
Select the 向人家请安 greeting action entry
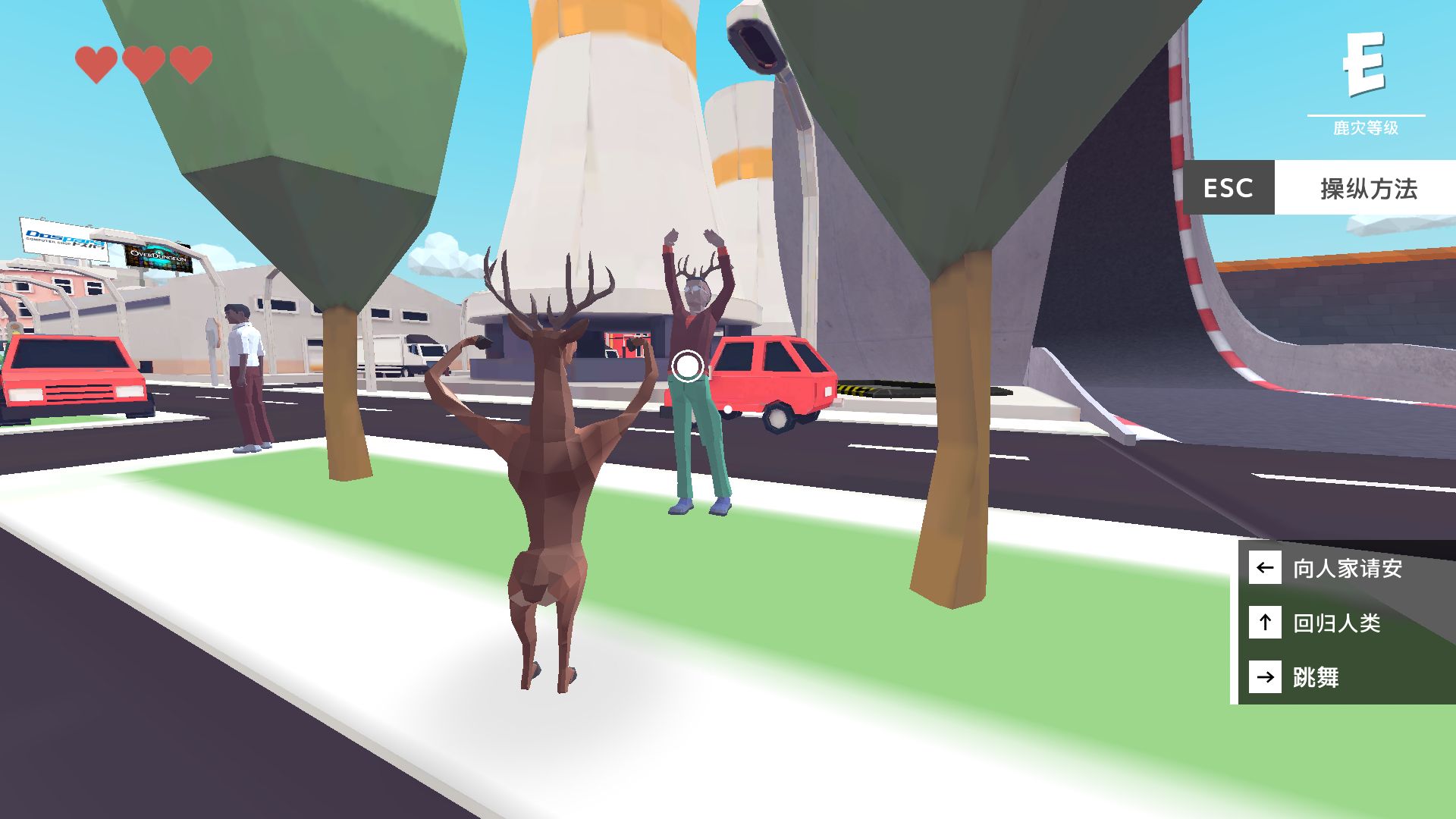point(1349,567)
